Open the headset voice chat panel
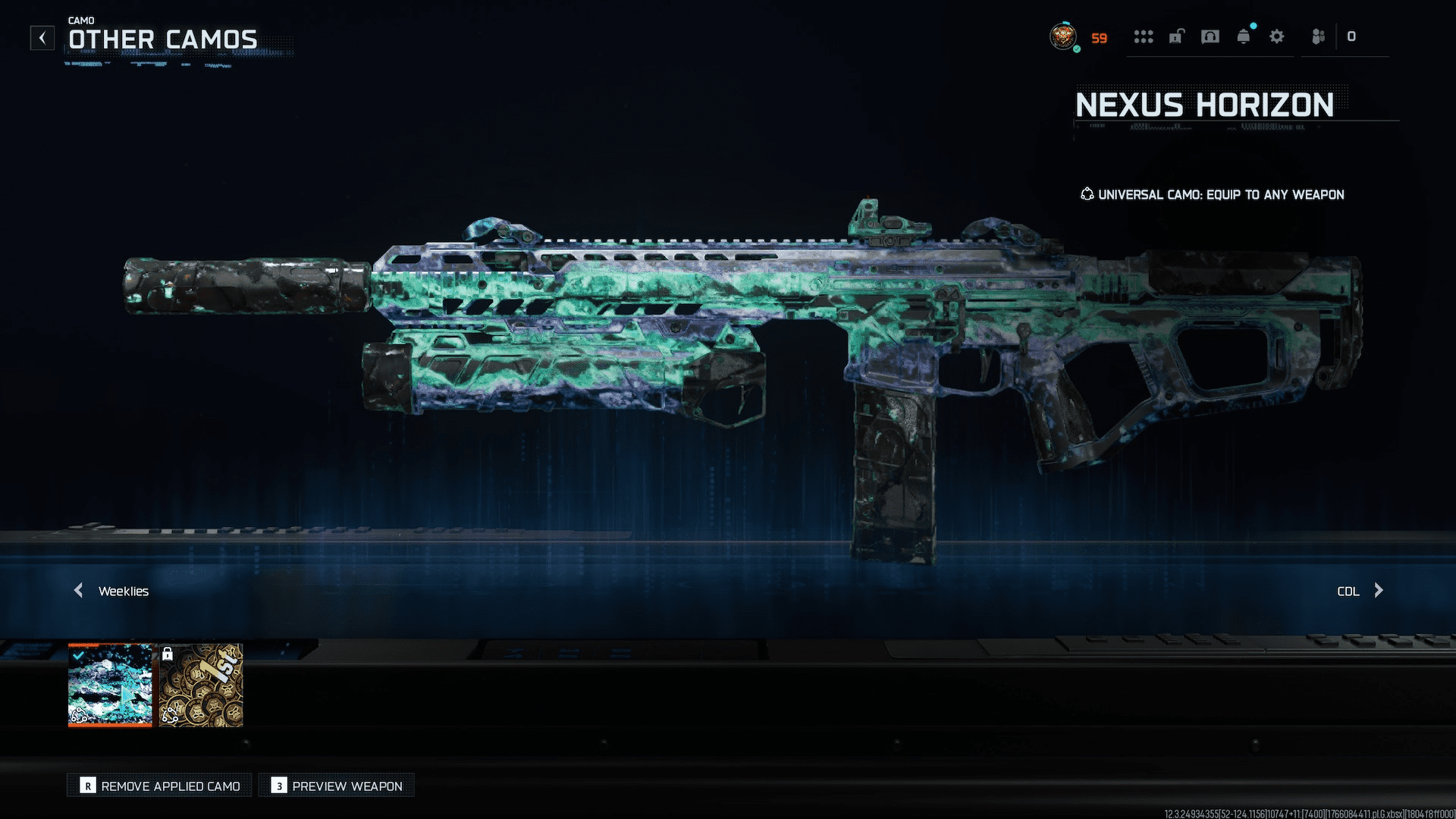Image resolution: width=1456 pixels, height=819 pixels. (x=1210, y=36)
